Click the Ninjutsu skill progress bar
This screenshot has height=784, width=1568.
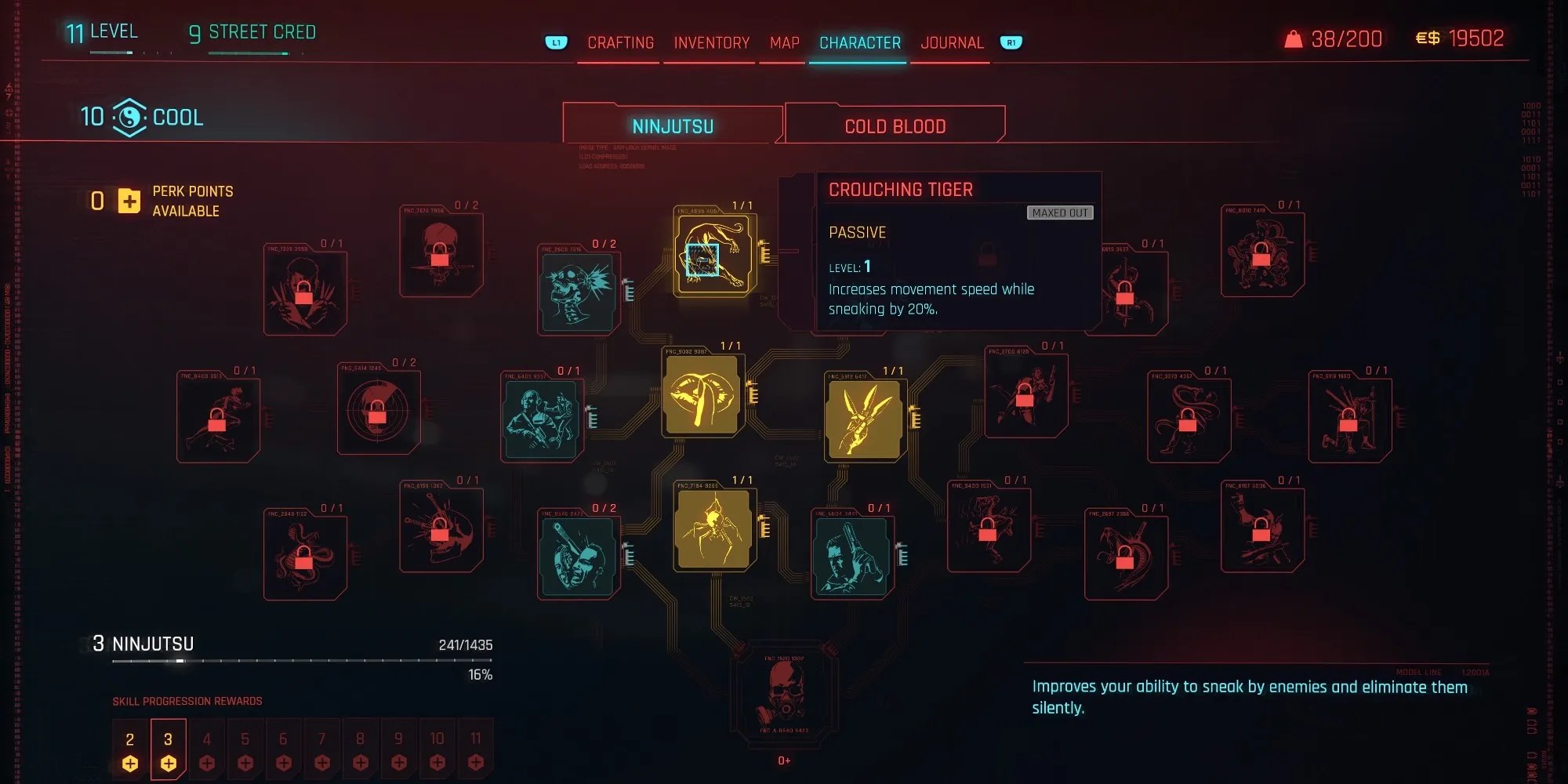pyautogui.click(x=302, y=660)
